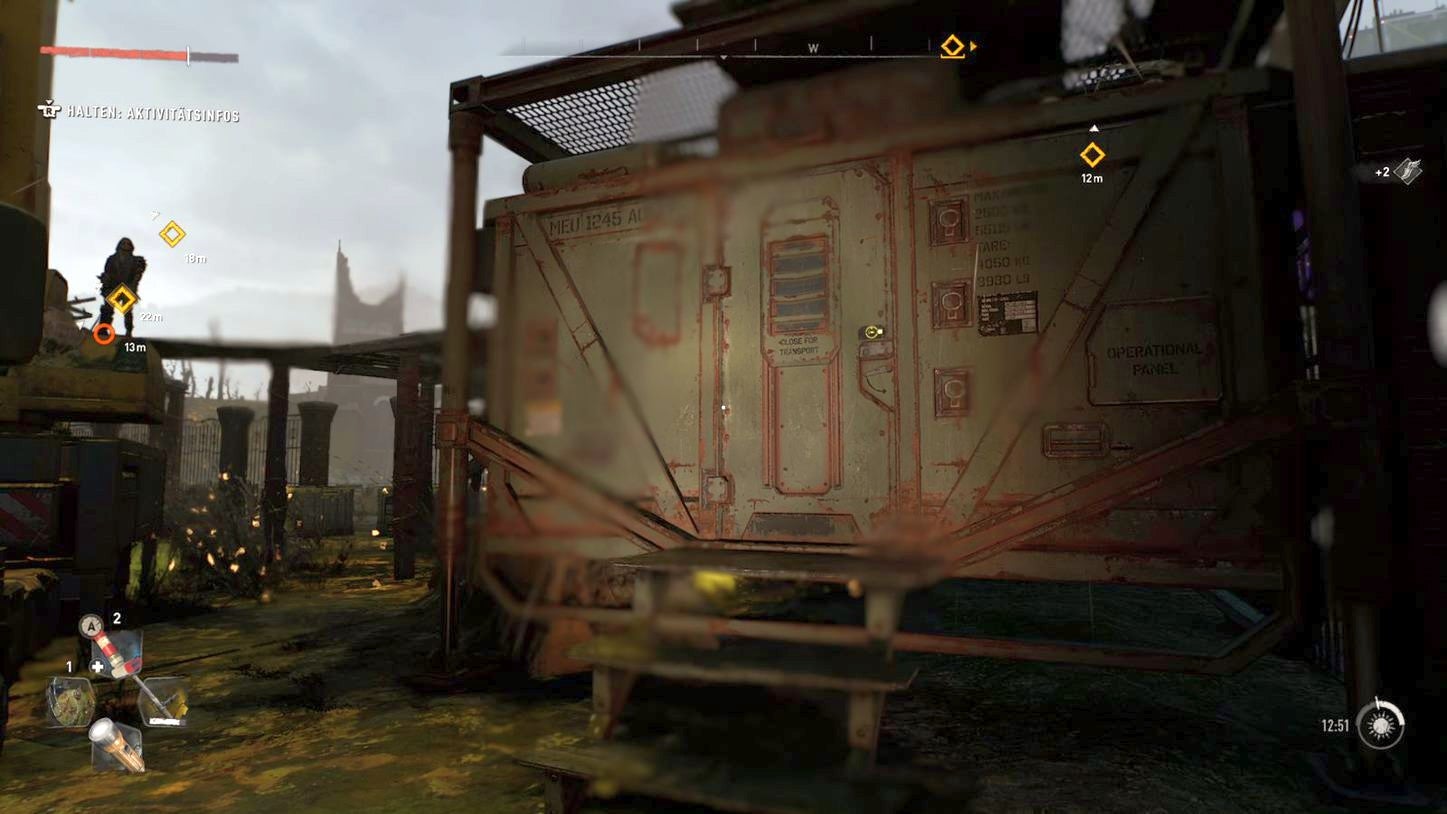Screen dimensions: 1447x814
Task: Click the accessory 'A' compass badge icon
Action: [x=91, y=624]
